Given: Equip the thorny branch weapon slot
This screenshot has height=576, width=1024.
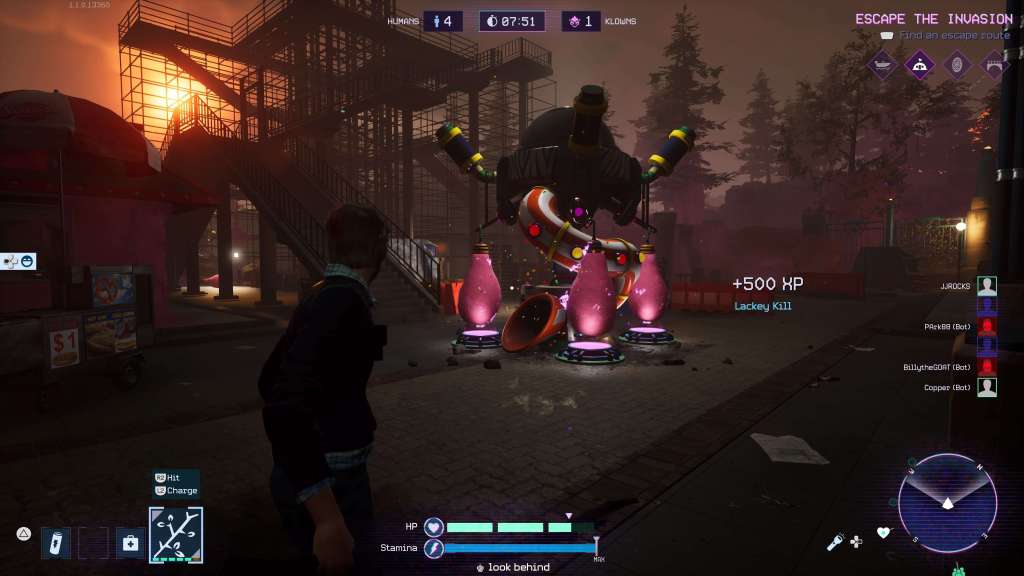Looking at the screenshot, I should click(x=176, y=535).
